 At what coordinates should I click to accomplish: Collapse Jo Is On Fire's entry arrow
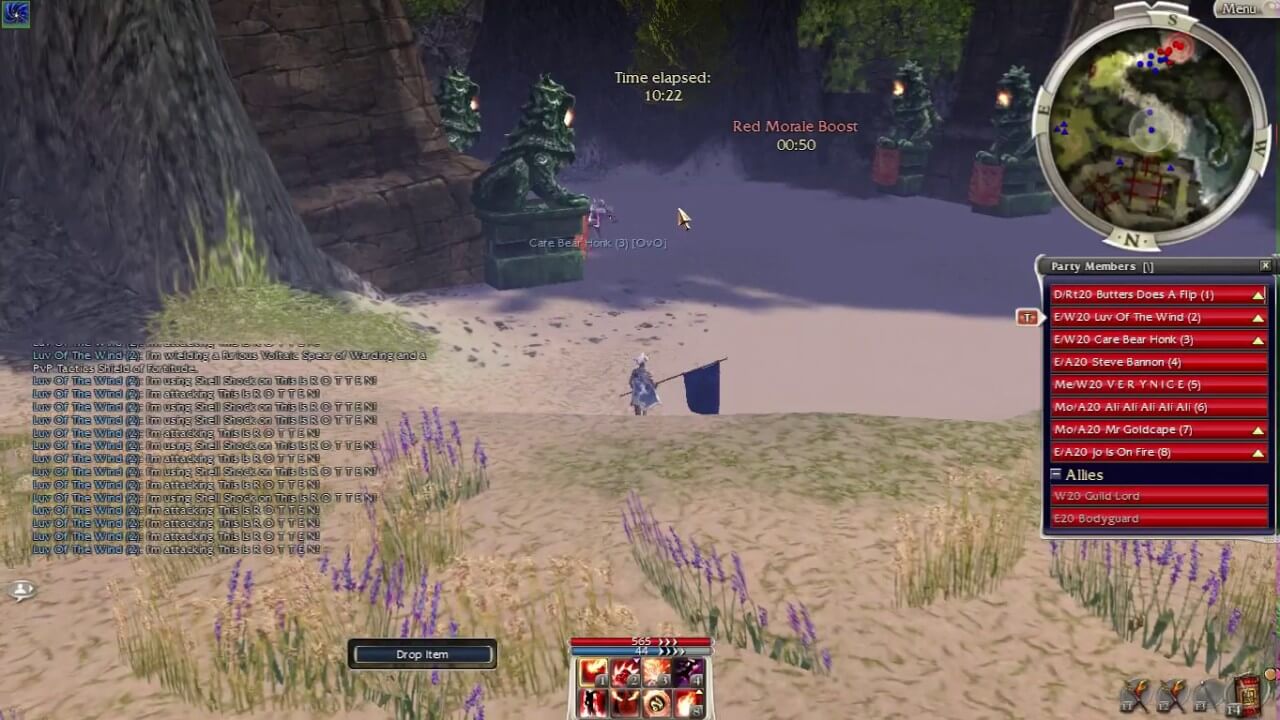[x=1258, y=451]
